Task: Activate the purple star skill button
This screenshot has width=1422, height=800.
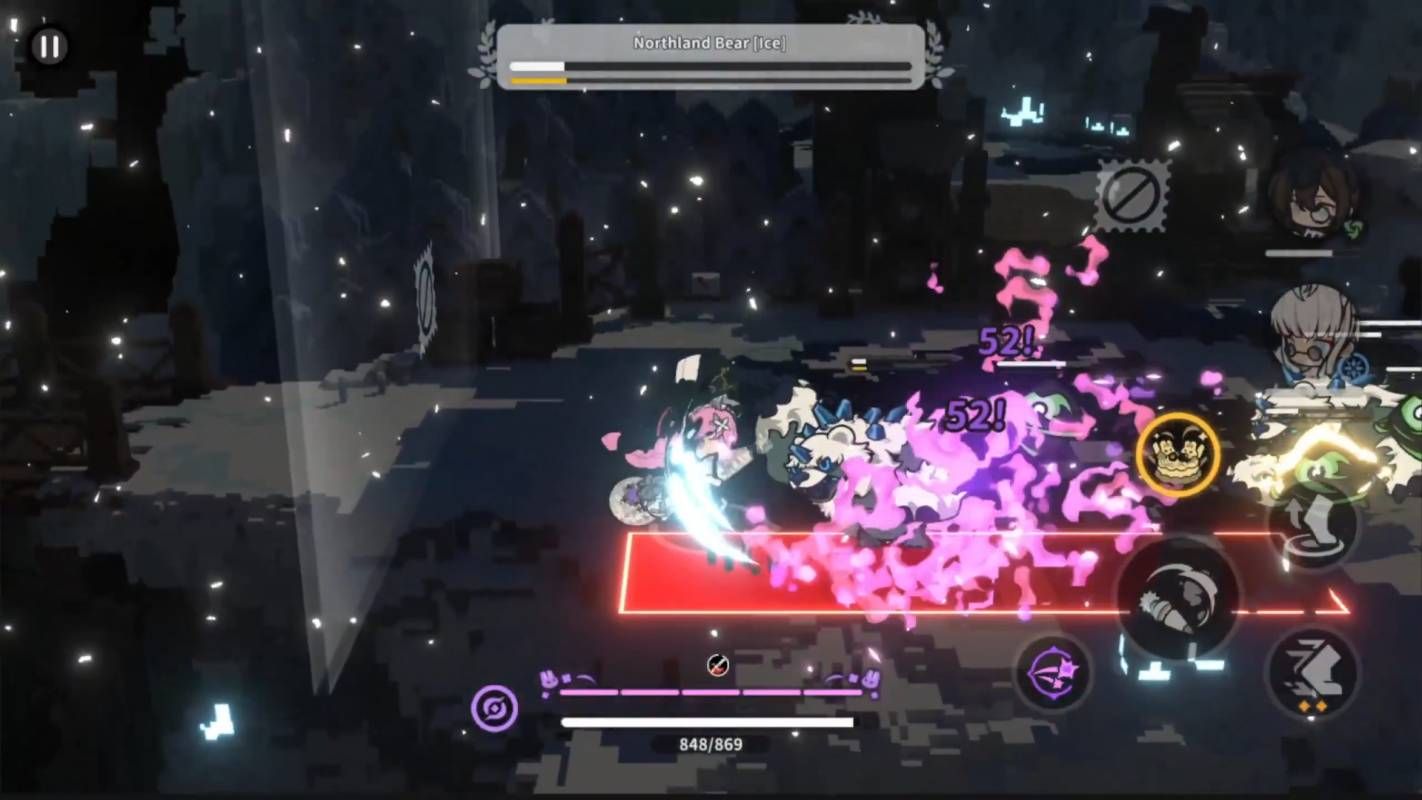Action: point(1053,672)
